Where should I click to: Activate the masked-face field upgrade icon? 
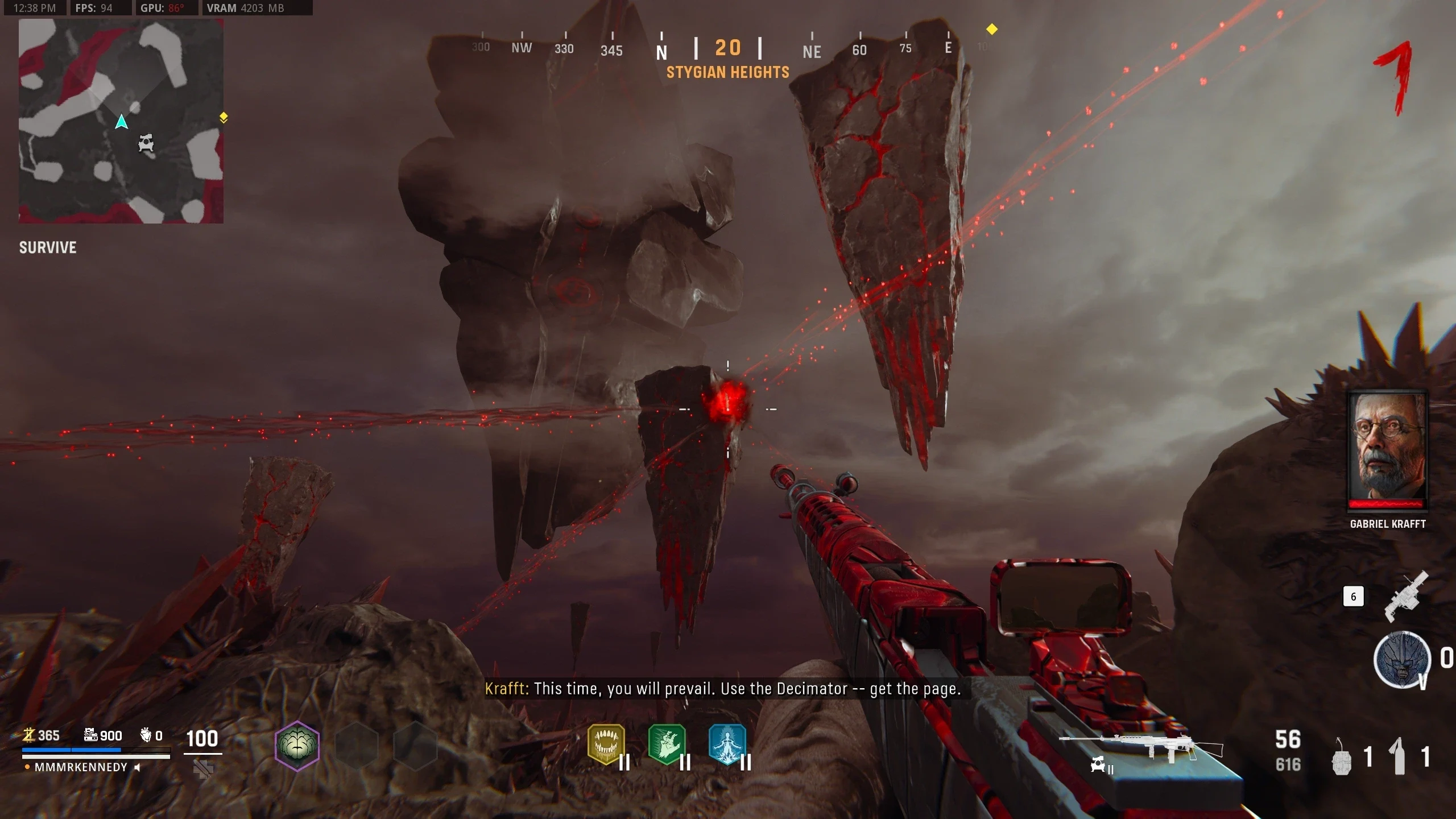(1402, 660)
